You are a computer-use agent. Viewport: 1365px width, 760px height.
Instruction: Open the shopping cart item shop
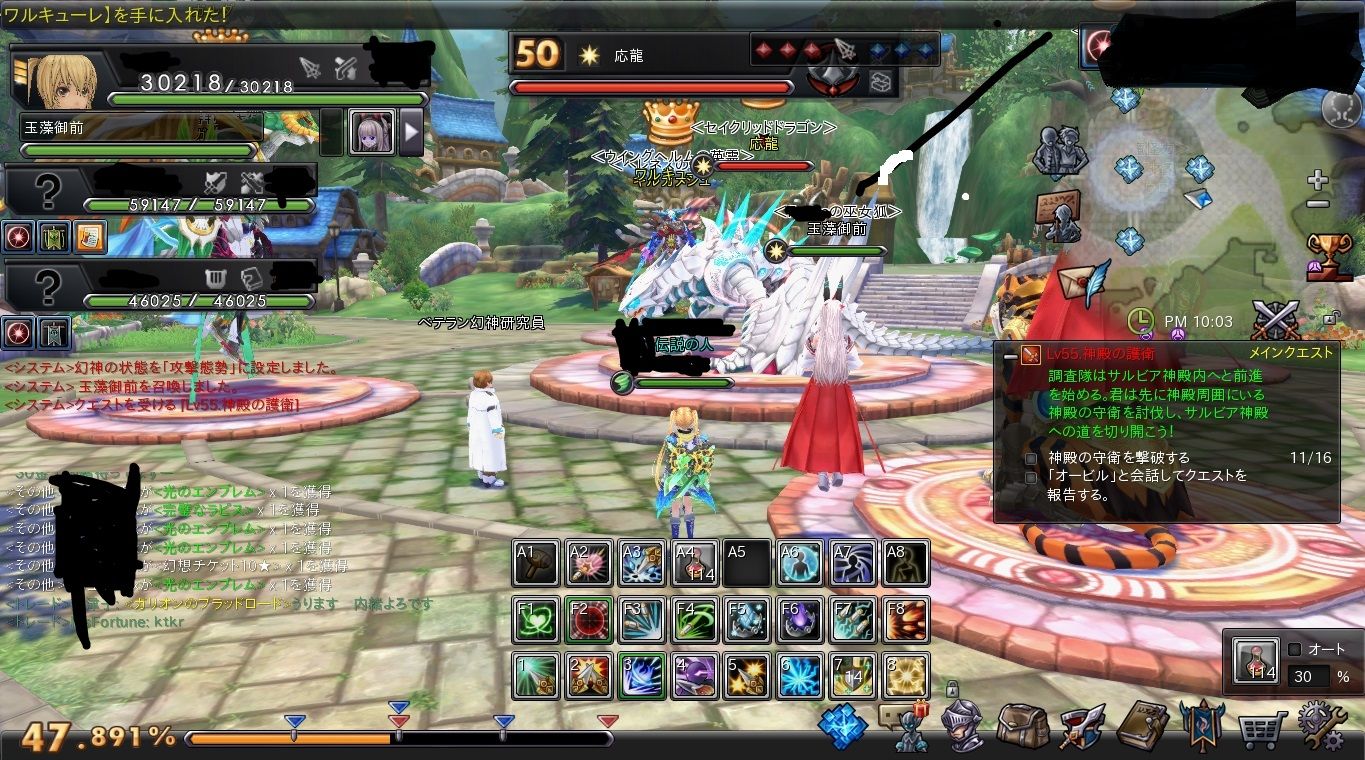1262,728
